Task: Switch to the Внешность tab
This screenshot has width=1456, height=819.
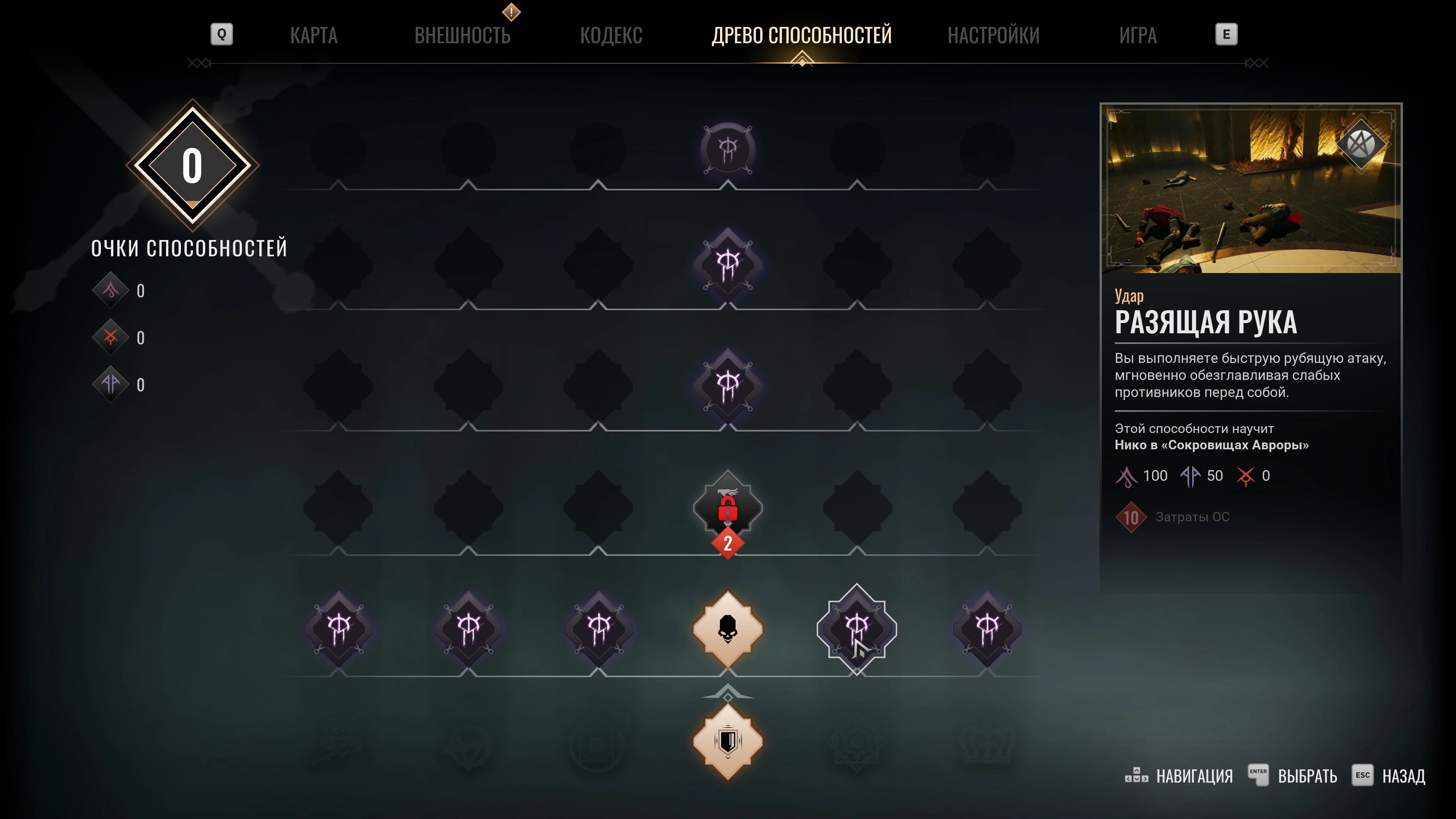Action: pyautogui.click(x=462, y=36)
